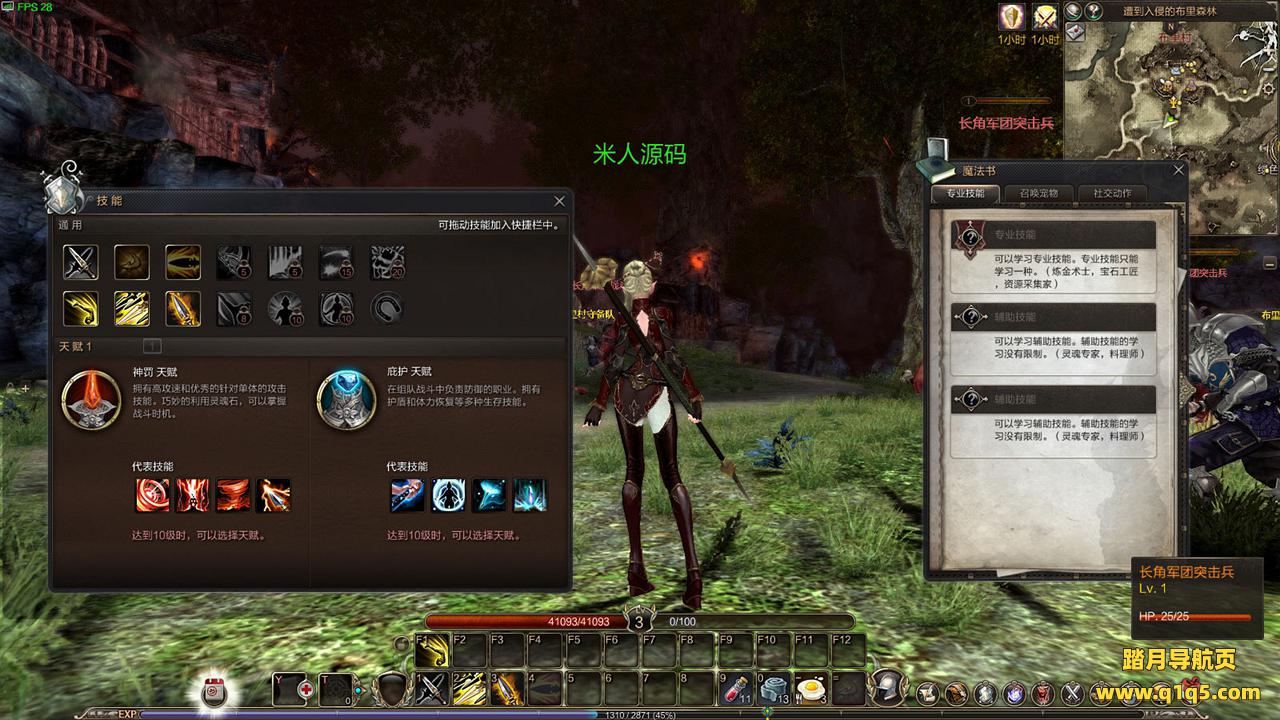Use the fried egg food hotbar item
The image size is (1280, 720).
[x=812, y=688]
